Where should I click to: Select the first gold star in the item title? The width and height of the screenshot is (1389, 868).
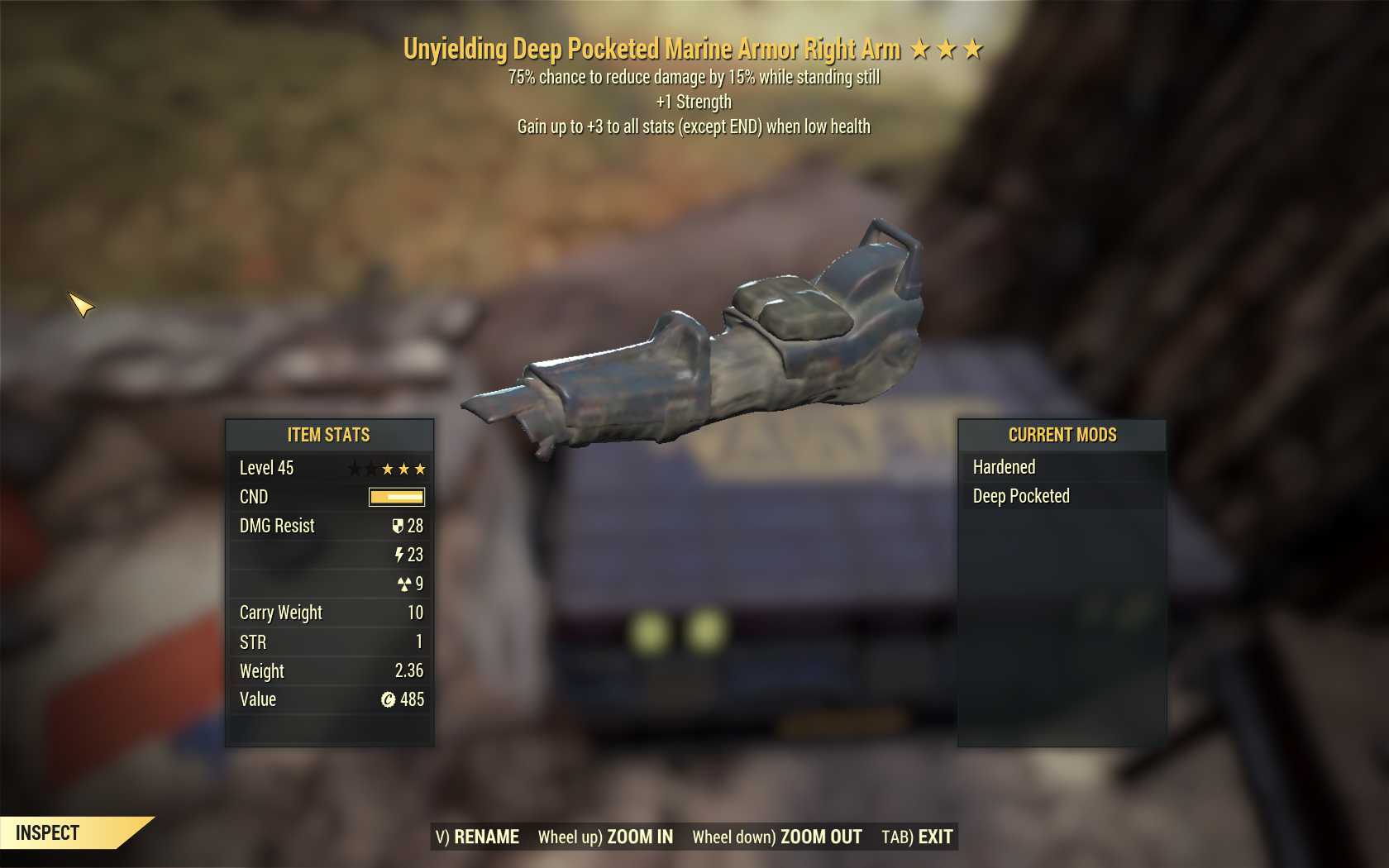tap(920, 49)
